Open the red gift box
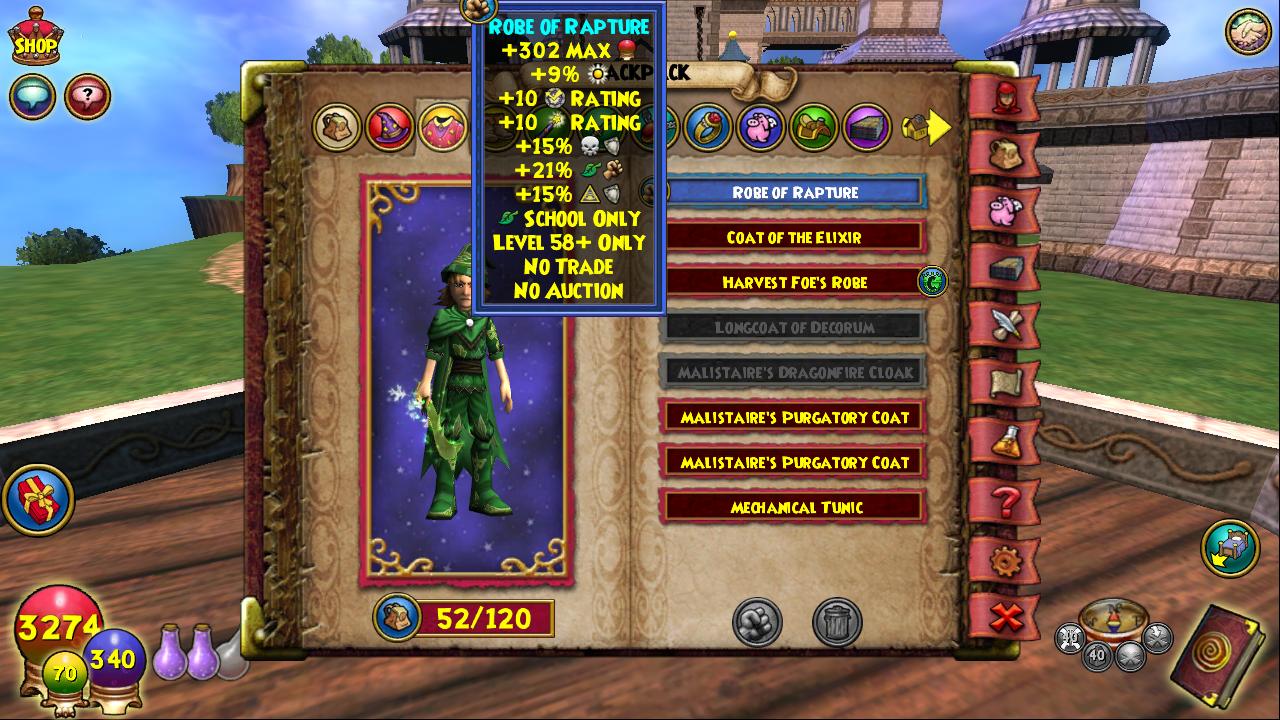 (38, 500)
